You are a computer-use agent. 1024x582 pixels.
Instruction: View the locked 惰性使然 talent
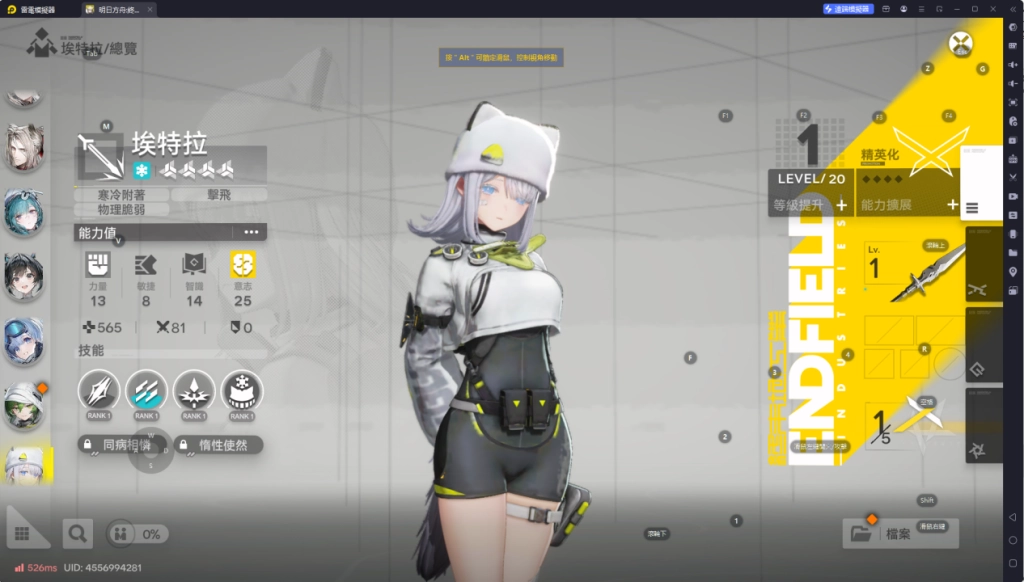(x=217, y=444)
